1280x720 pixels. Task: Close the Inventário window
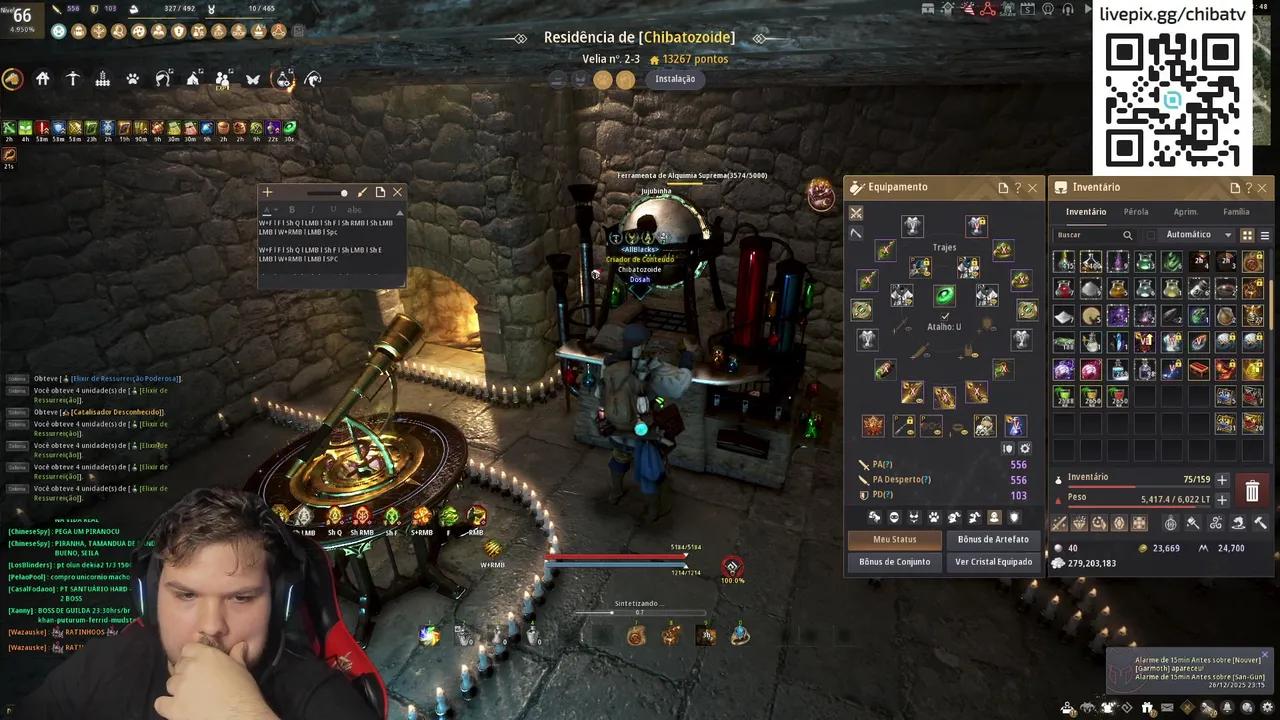click(1262, 188)
